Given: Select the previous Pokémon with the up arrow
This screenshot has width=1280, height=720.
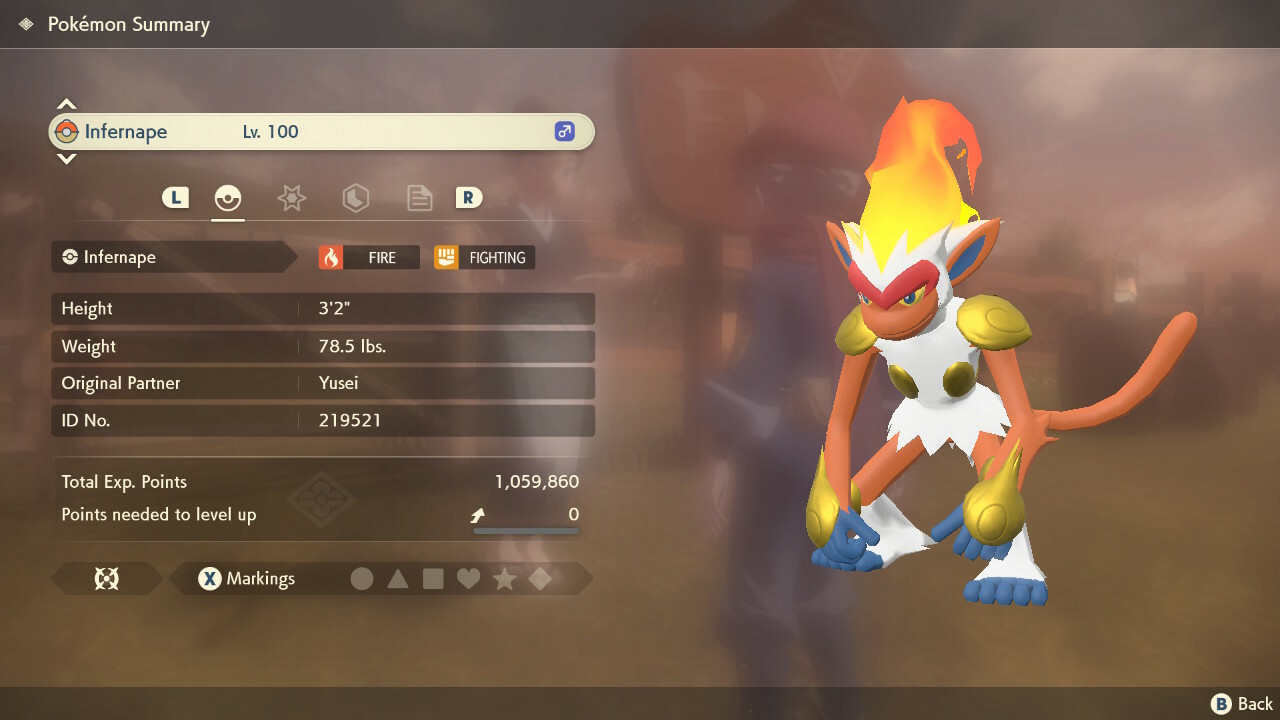Looking at the screenshot, I should point(66,104).
